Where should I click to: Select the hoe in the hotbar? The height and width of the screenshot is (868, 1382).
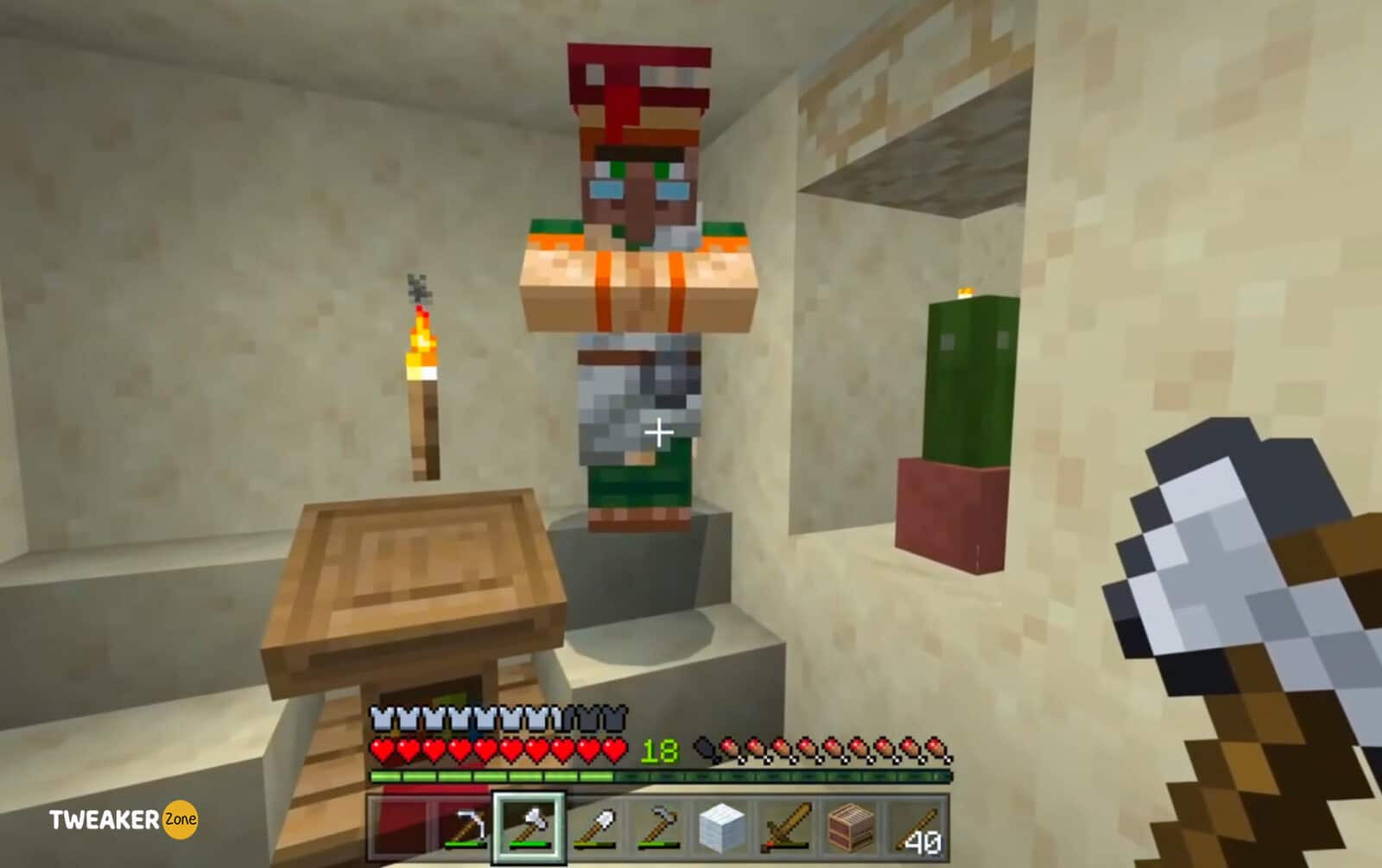(x=661, y=825)
